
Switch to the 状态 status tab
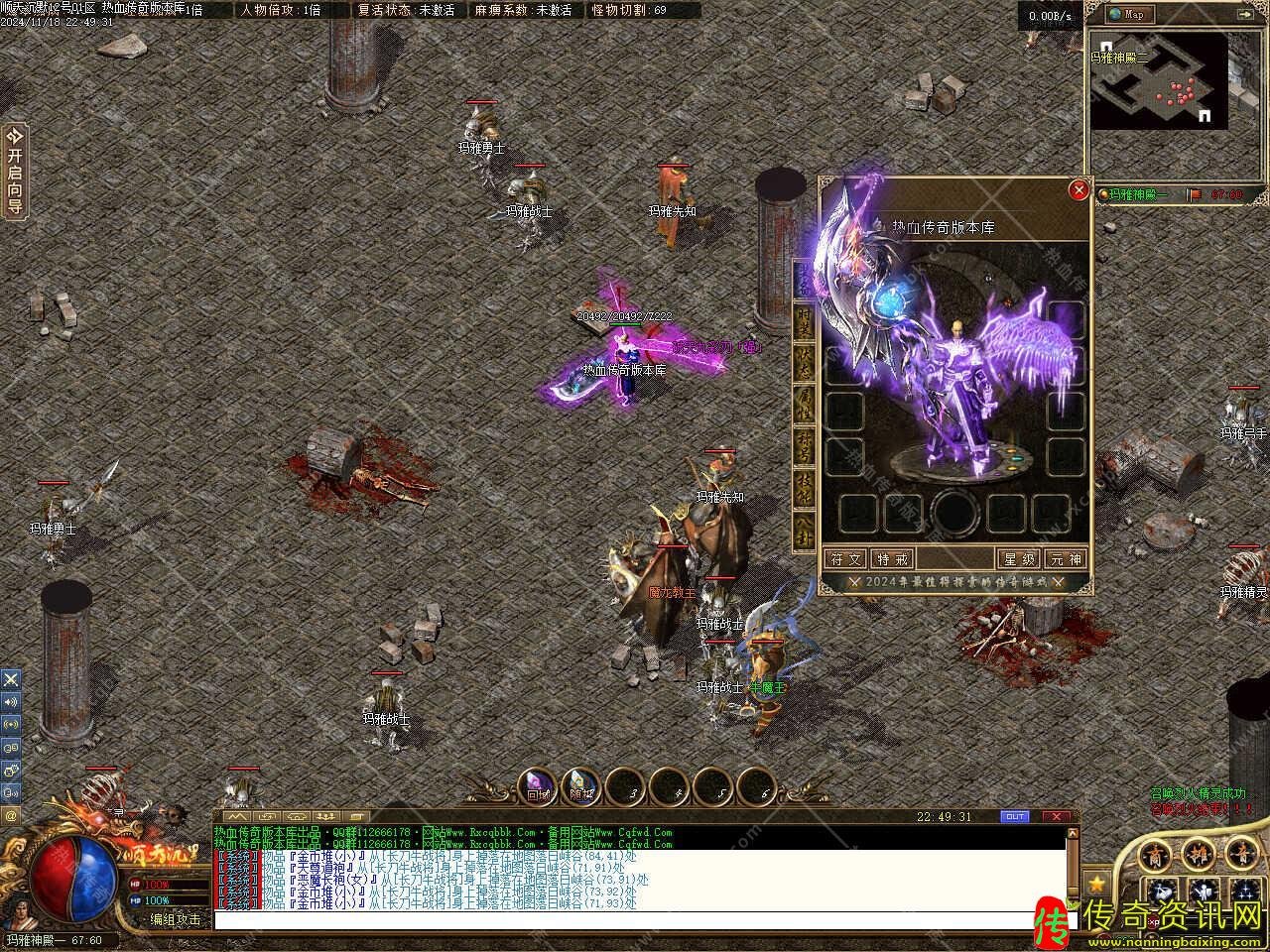[804, 363]
